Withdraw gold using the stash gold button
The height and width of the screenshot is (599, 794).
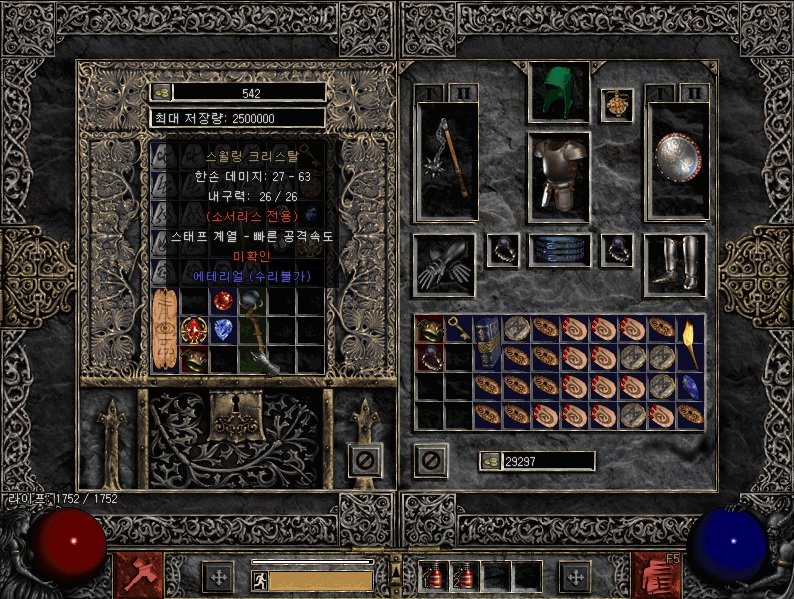pos(162,92)
